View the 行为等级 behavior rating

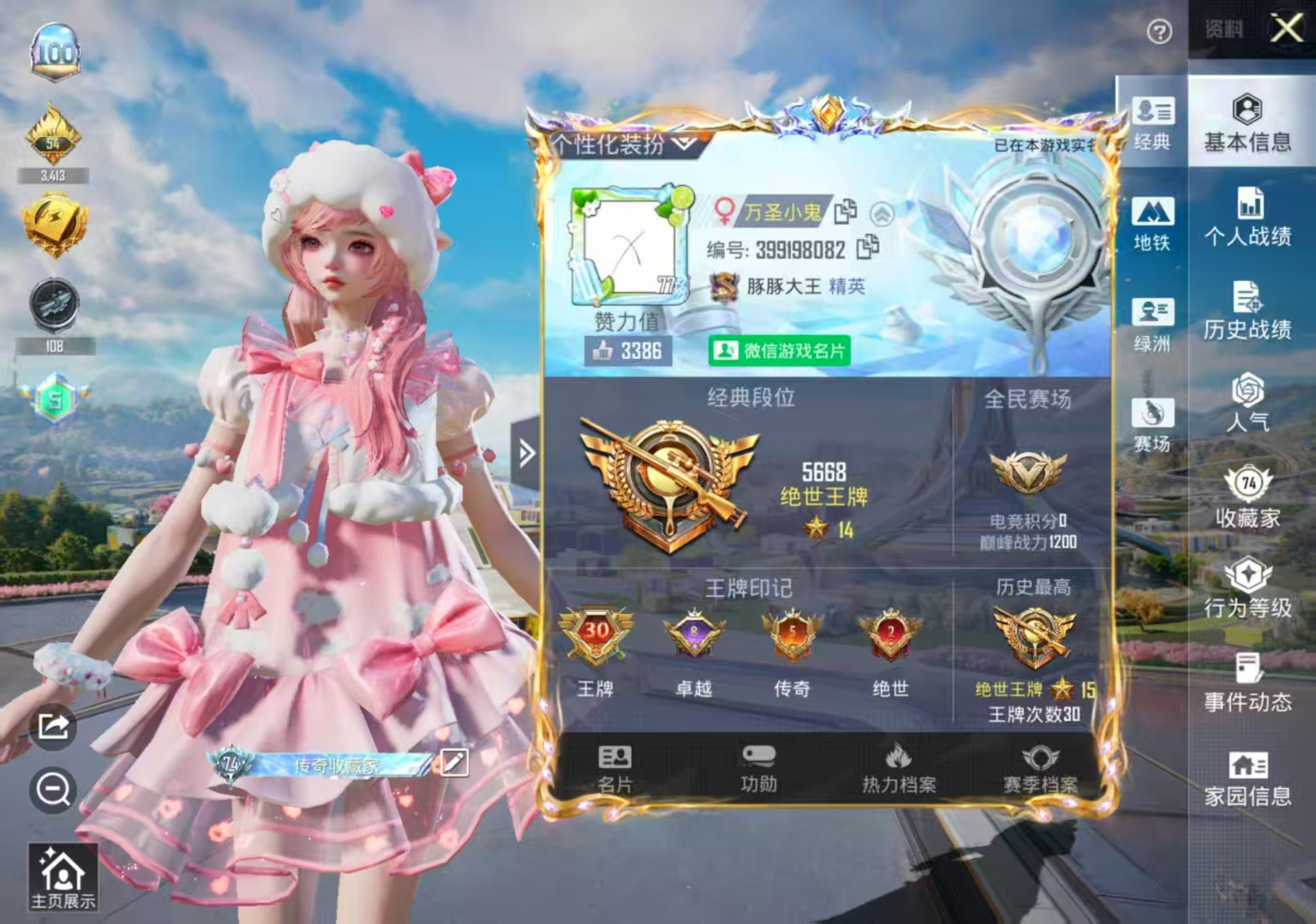[x=1247, y=591]
